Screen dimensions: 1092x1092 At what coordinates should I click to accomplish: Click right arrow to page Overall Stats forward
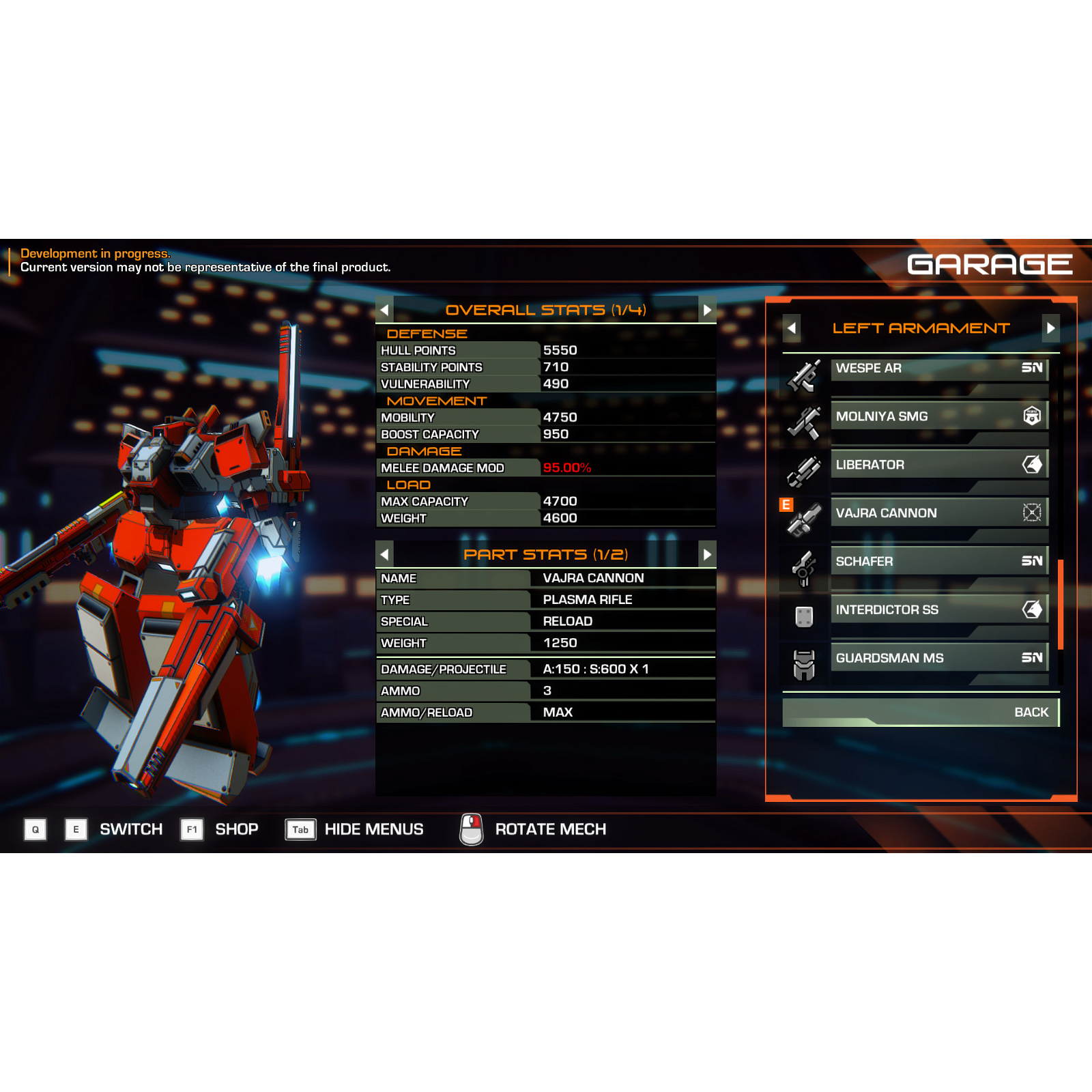tap(707, 310)
